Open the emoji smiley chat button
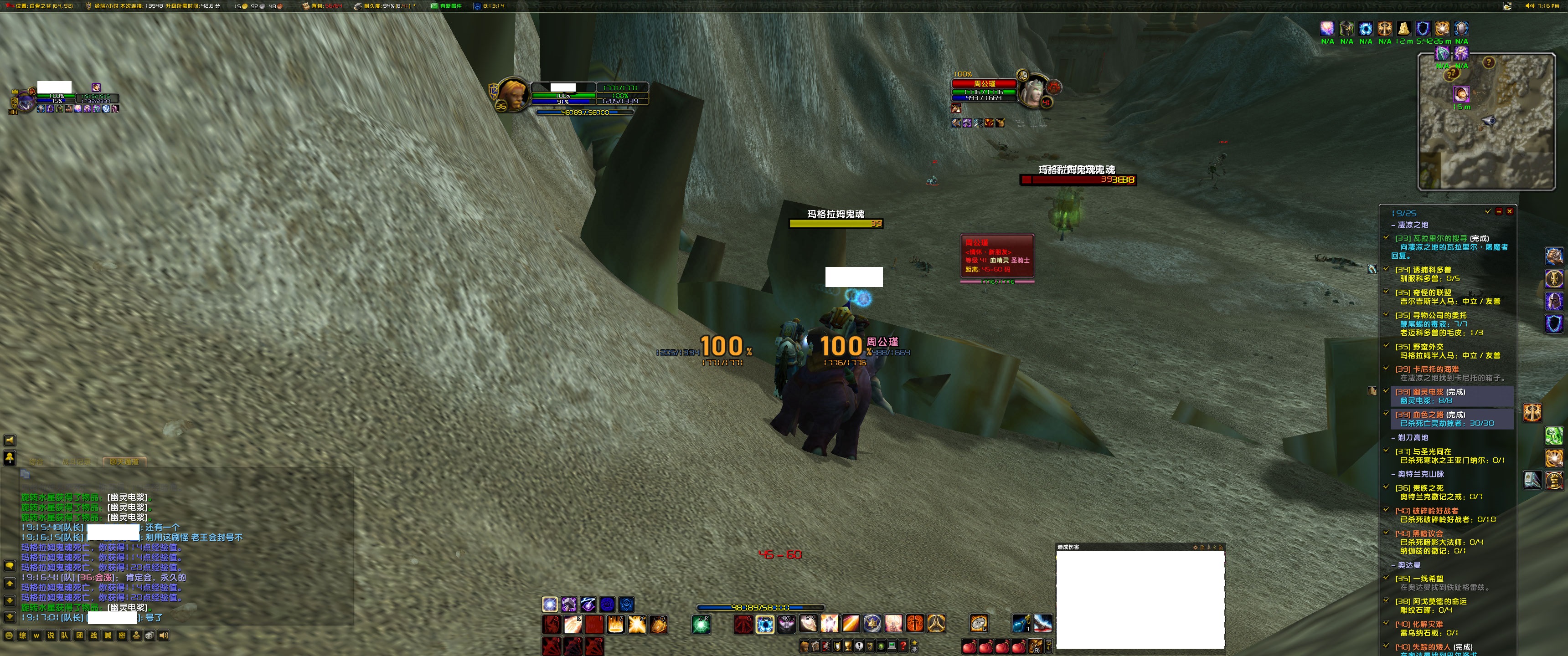Image resolution: width=1568 pixels, height=656 pixels. tap(9, 635)
